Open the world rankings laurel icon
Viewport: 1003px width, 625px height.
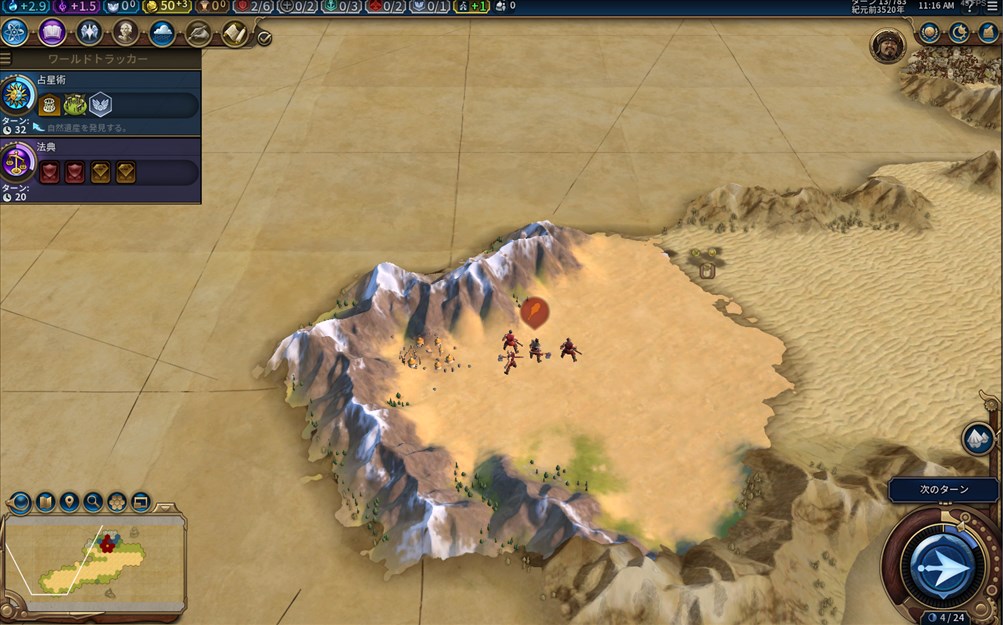(930, 33)
